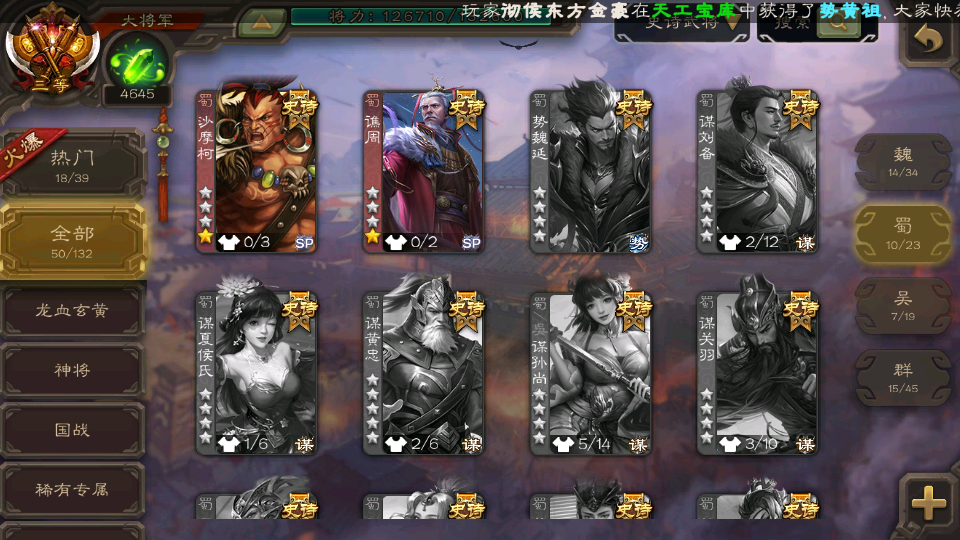The height and width of the screenshot is (540, 960).
Task: Show the 神将 category
Action: click(72, 370)
